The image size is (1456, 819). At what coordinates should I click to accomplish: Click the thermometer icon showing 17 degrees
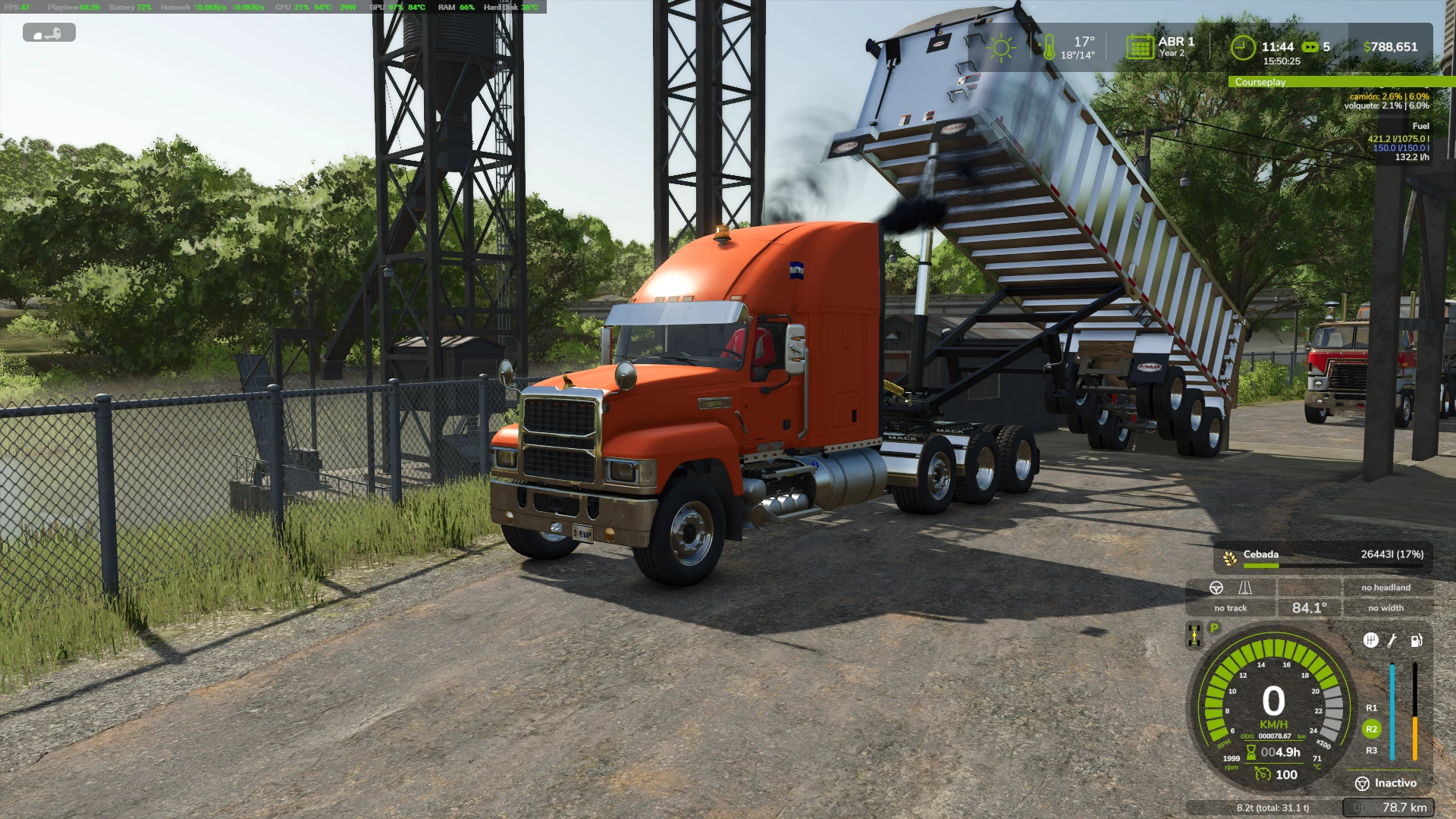pos(1049,47)
